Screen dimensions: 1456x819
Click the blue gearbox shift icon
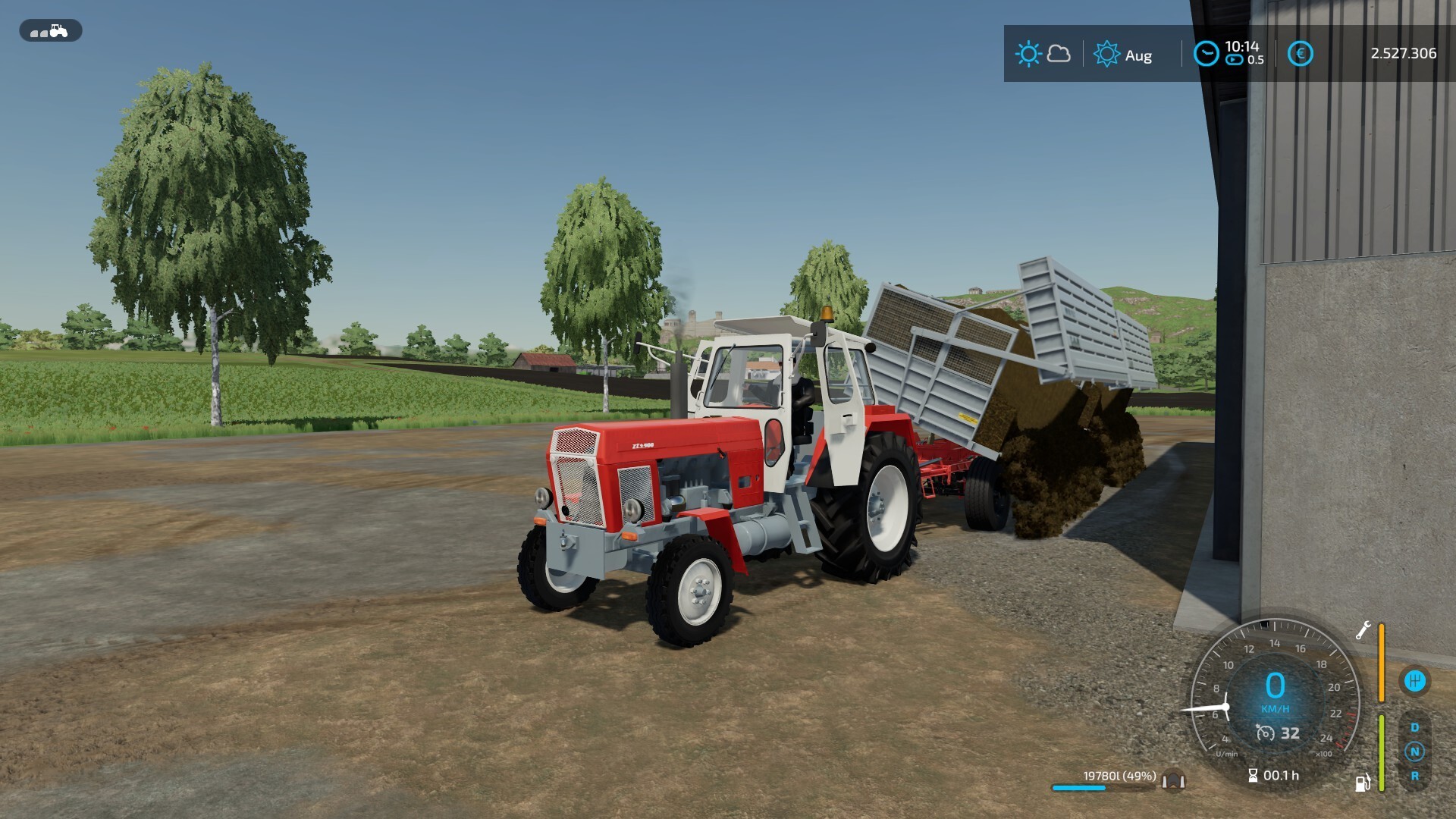pyautogui.click(x=1414, y=680)
